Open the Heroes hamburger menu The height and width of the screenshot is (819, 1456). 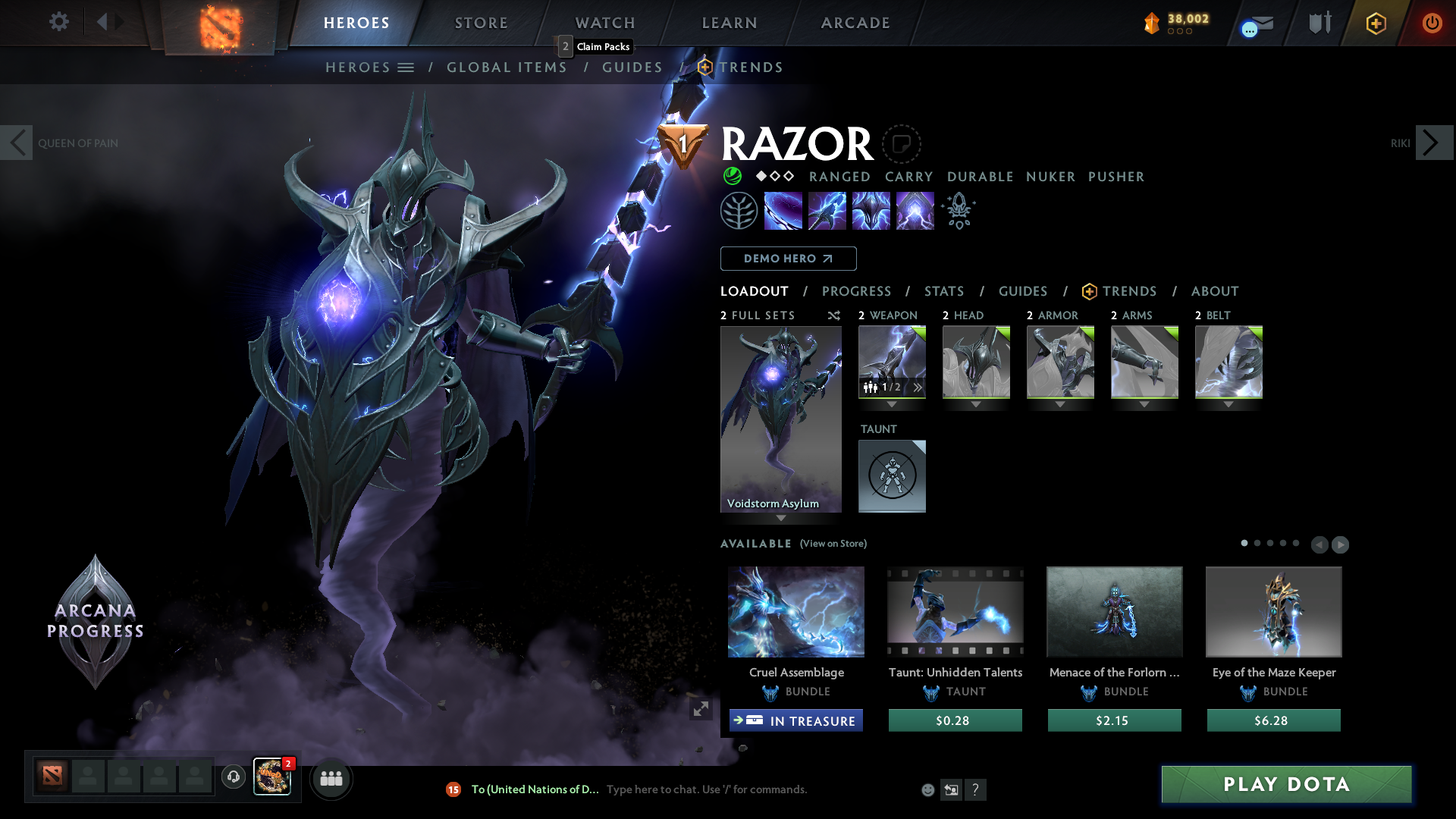(406, 67)
